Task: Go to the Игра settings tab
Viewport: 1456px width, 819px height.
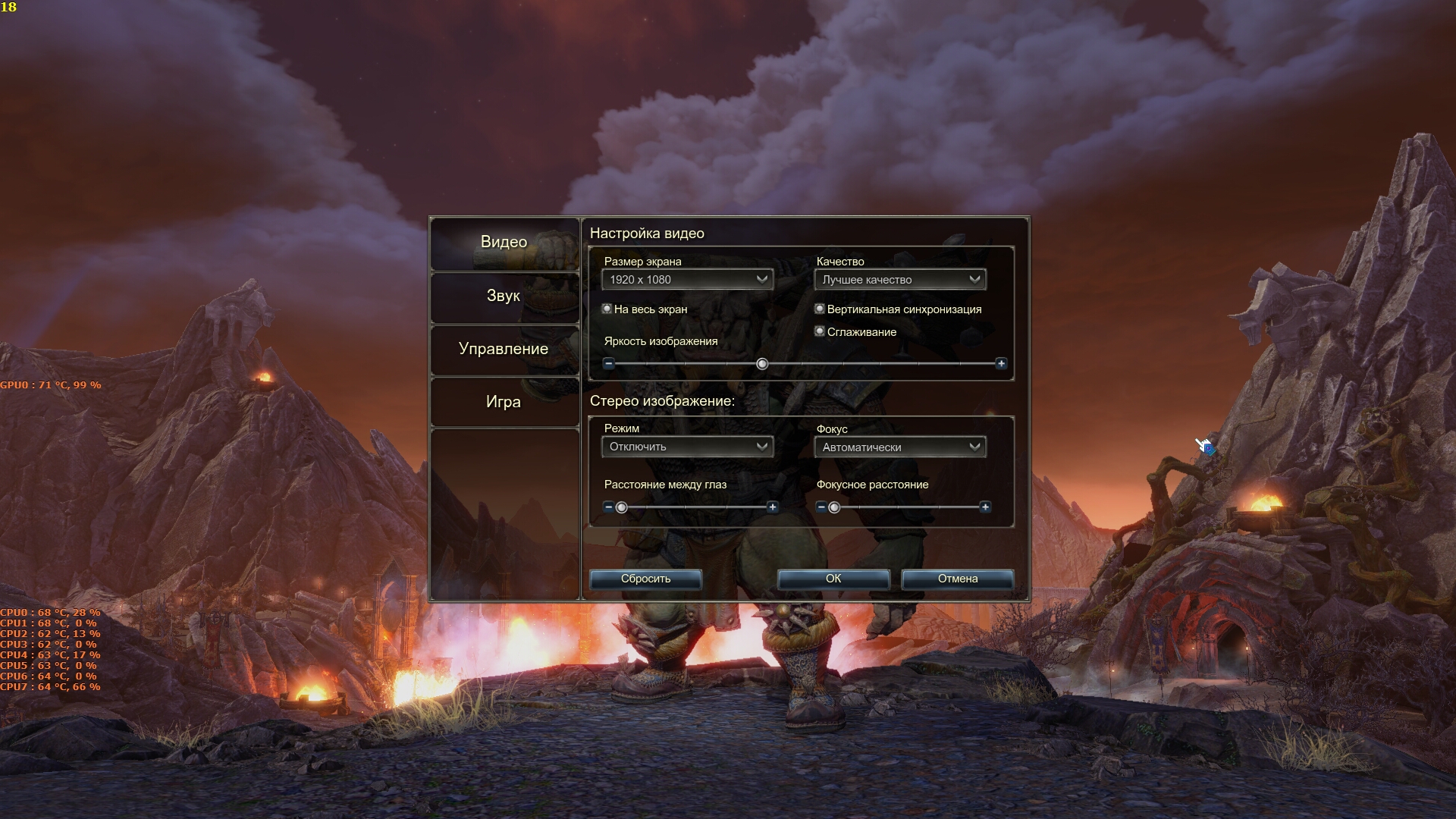Action: pos(504,402)
